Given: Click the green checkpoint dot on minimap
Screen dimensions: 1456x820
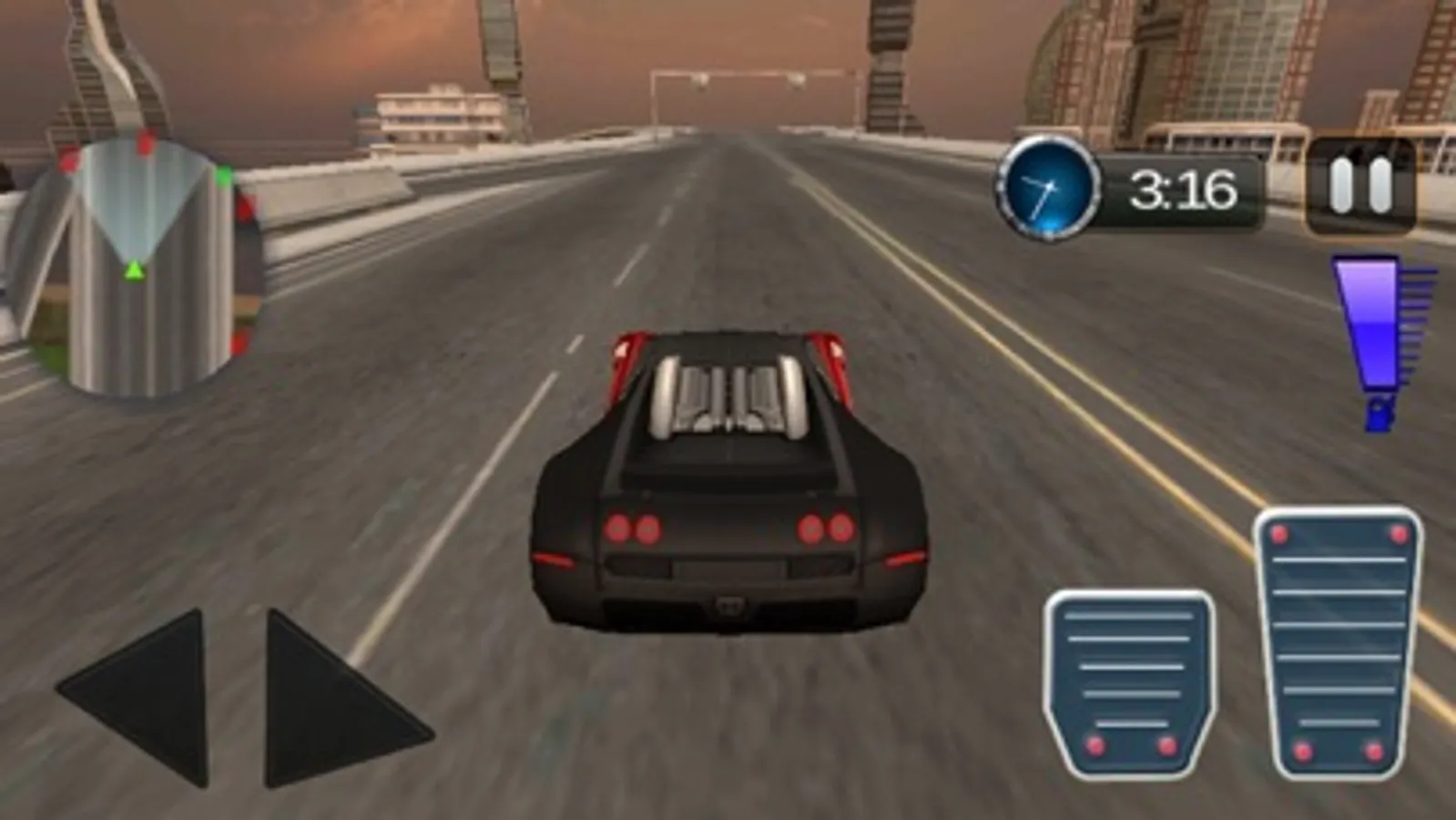Looking at the screenshot, I should tap(223, 175).
